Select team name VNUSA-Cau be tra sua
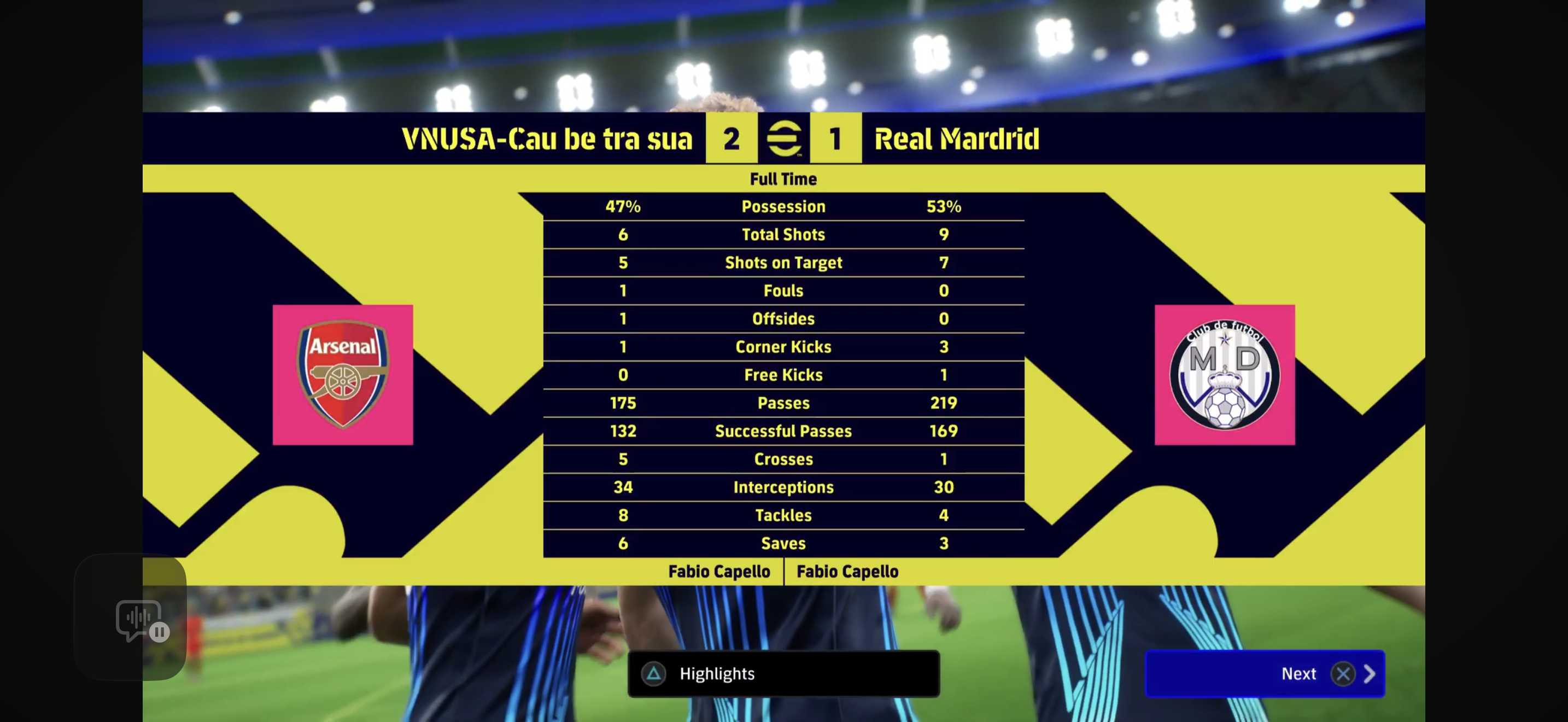 point(547,139)
